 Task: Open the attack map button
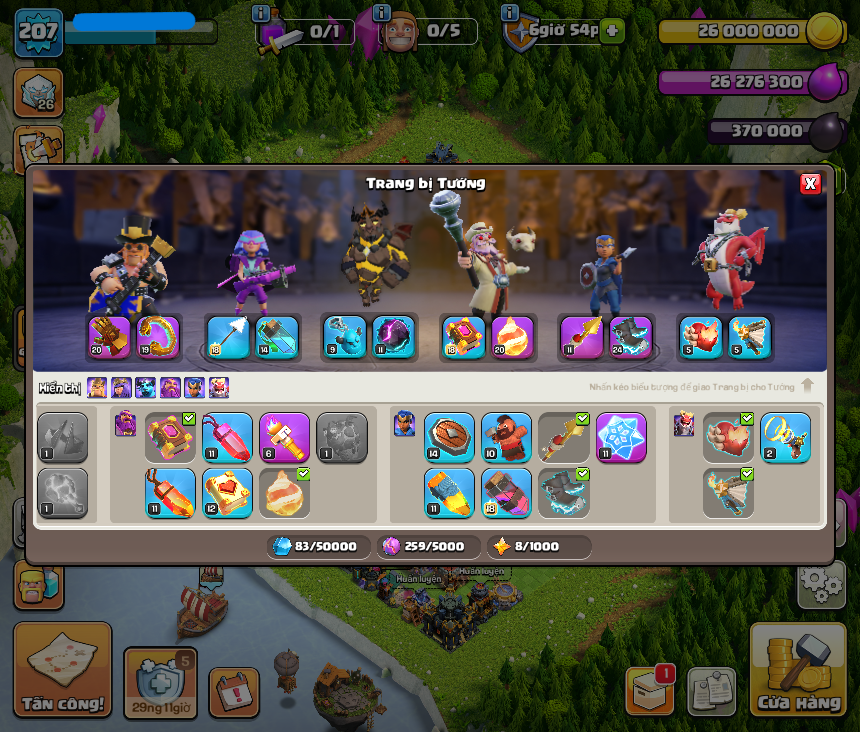click(62, 669)
